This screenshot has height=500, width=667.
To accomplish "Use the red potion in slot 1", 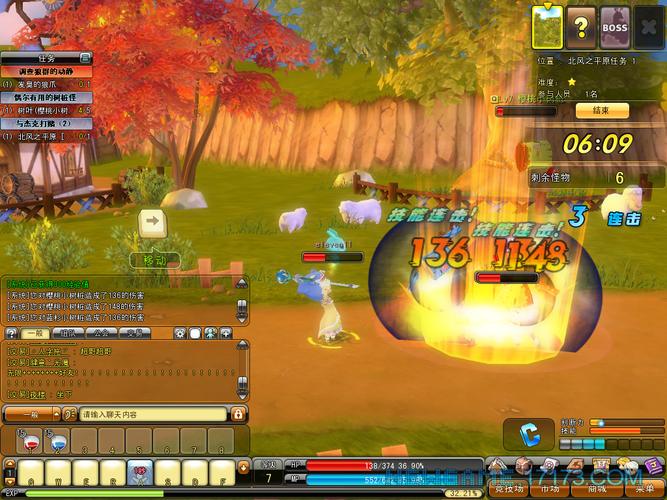I will [30, 441].
